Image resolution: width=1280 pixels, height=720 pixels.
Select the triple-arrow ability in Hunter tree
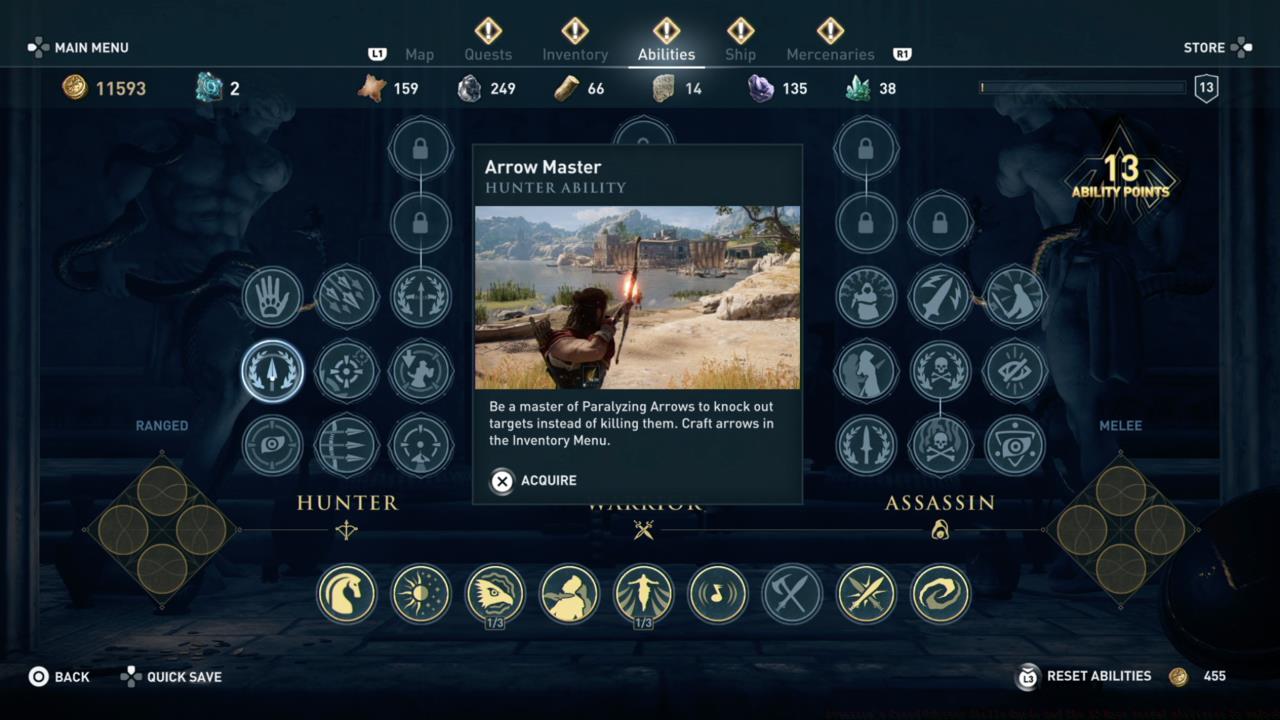point(347,446)
